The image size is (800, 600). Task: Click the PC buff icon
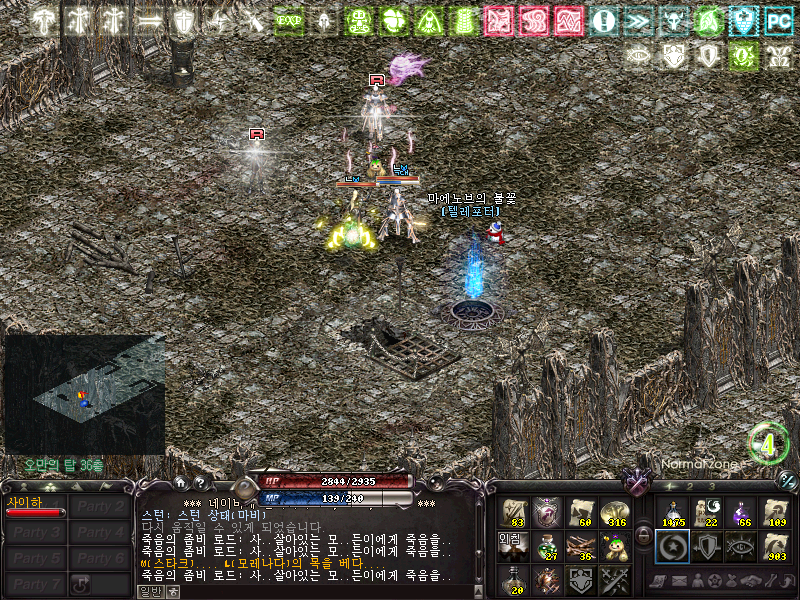tap(777, 20)
